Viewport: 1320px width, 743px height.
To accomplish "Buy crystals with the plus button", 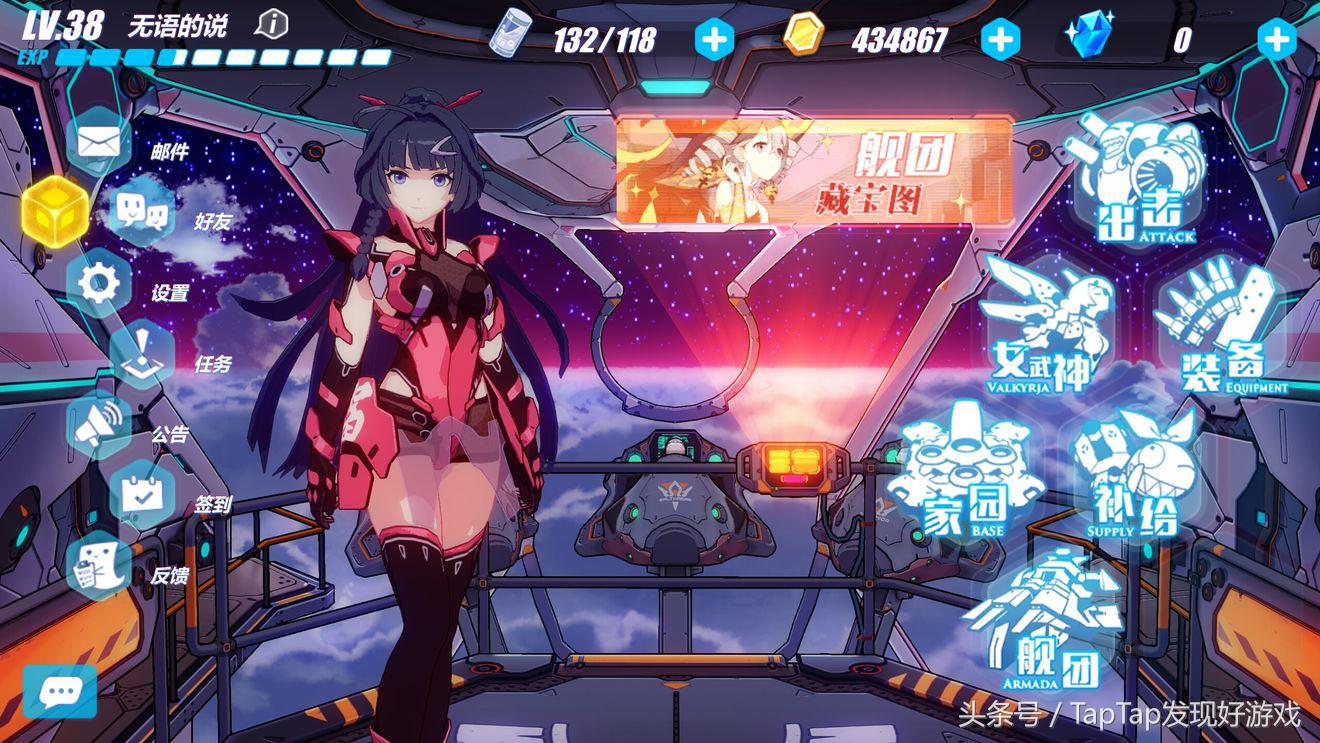I will coord(1277,39).
